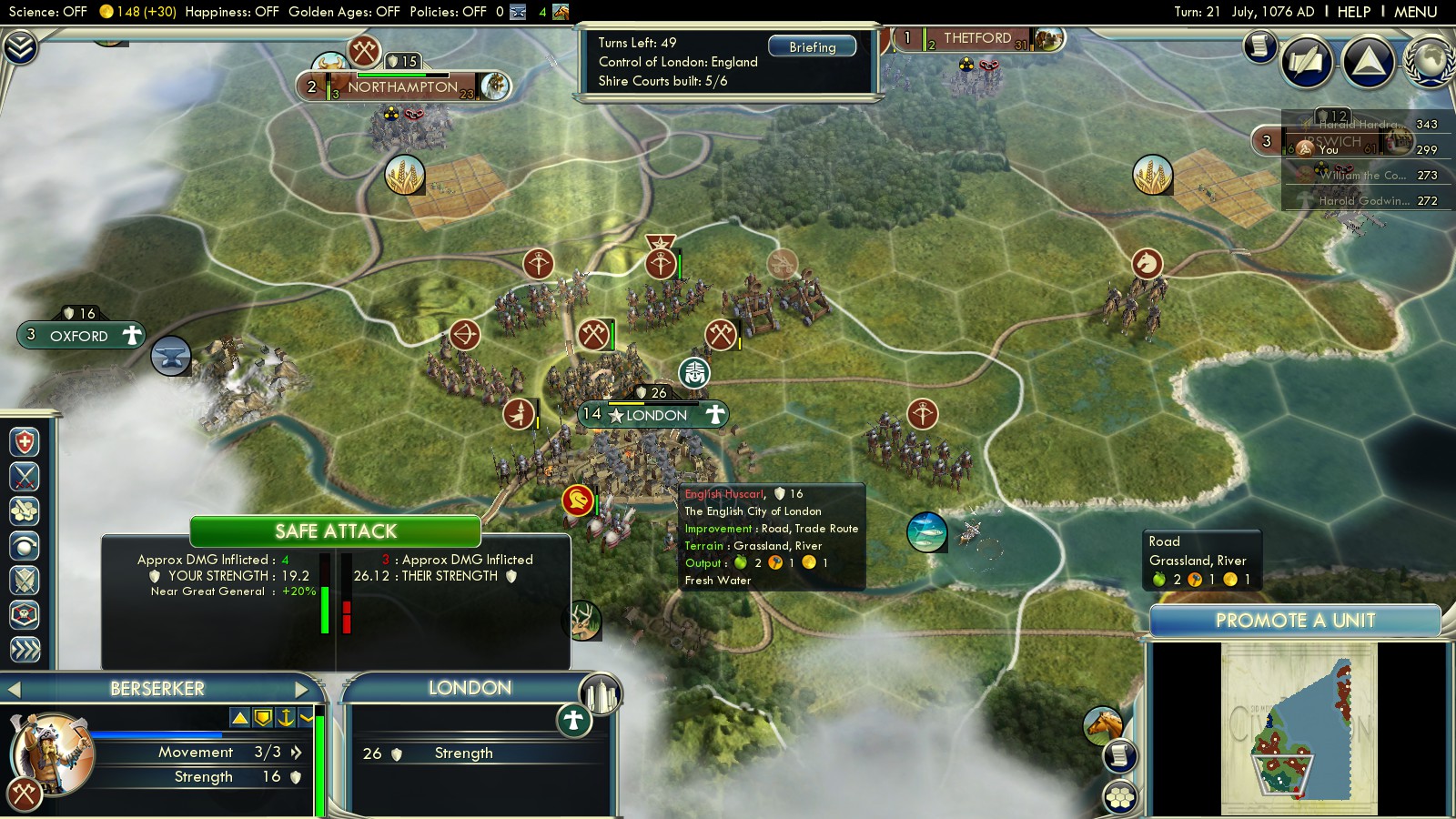Viewport: 1456px width, 819px height.
Task: Select the next unit arrow beside BERSERKER
Action: [302, 689]
